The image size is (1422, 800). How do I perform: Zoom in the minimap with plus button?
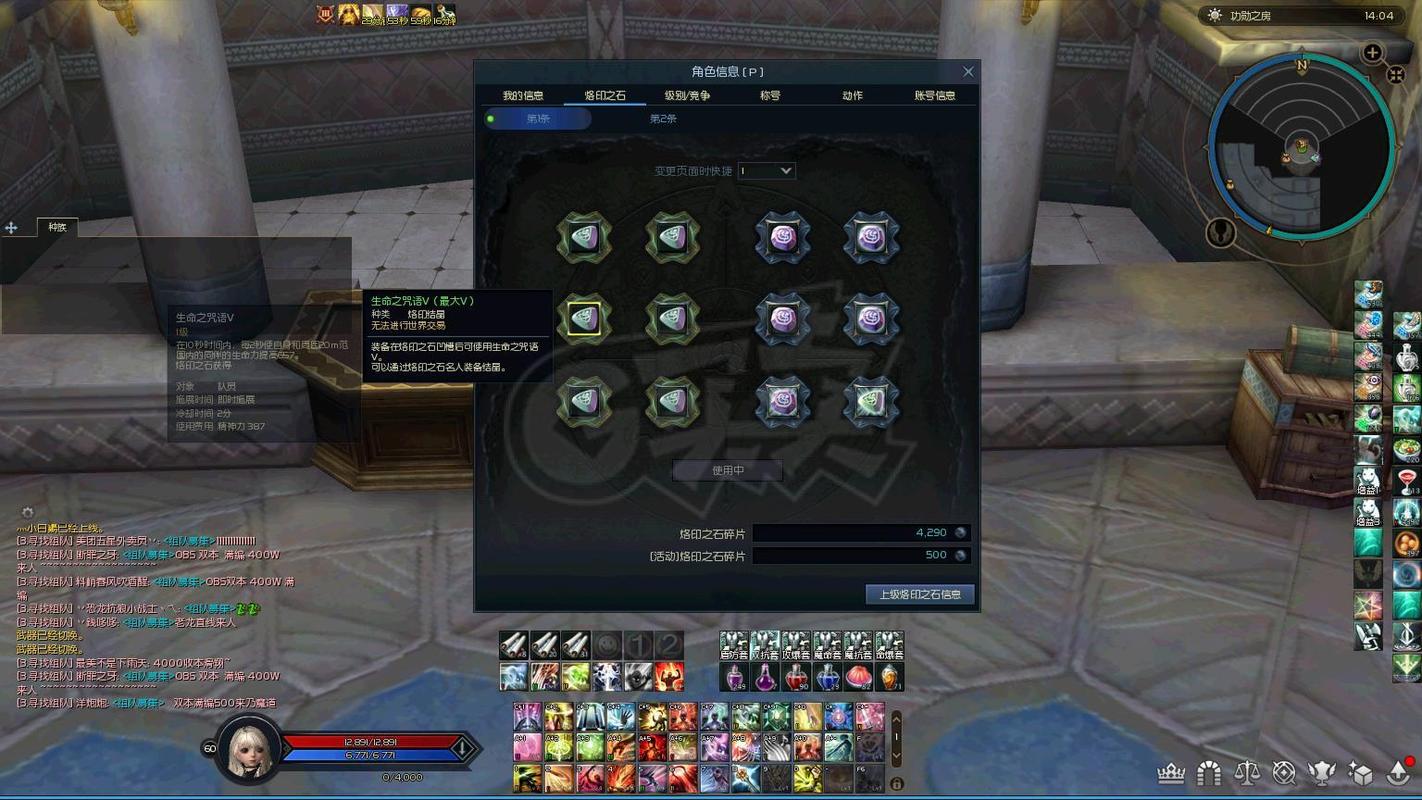click(1372, 53)
